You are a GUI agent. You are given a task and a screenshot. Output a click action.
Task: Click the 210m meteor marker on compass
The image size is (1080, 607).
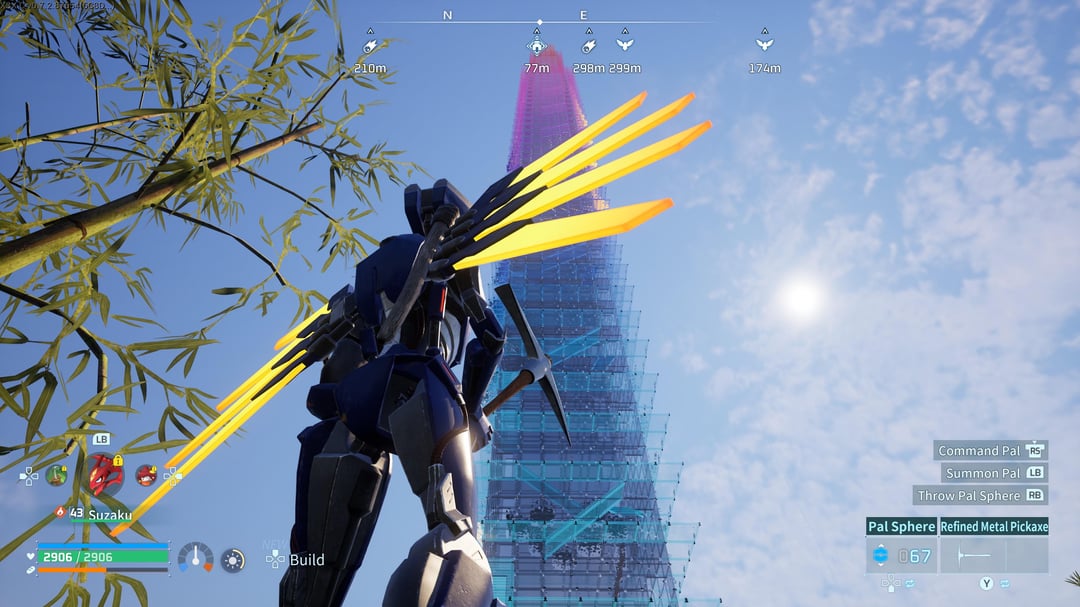point(370,46)
